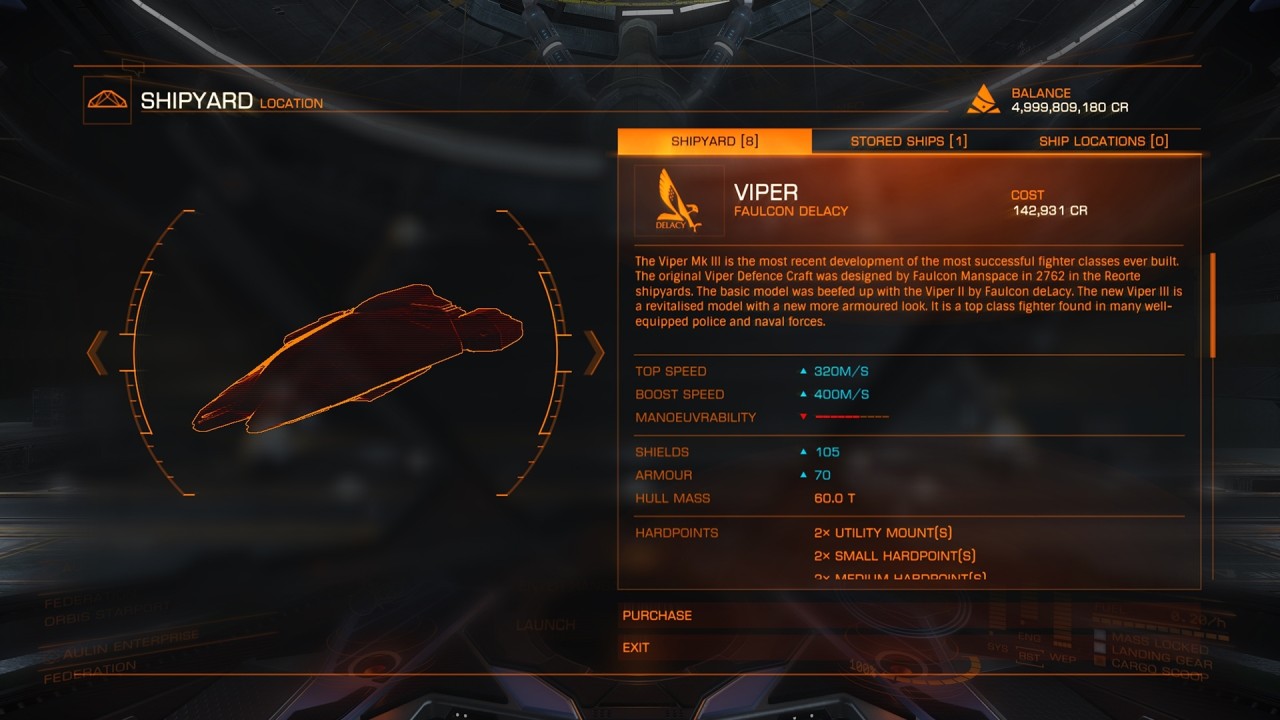Select the Shipyard tab
Image resolution: width=1280 pixels, height=720 pixels.
point(714,141)
